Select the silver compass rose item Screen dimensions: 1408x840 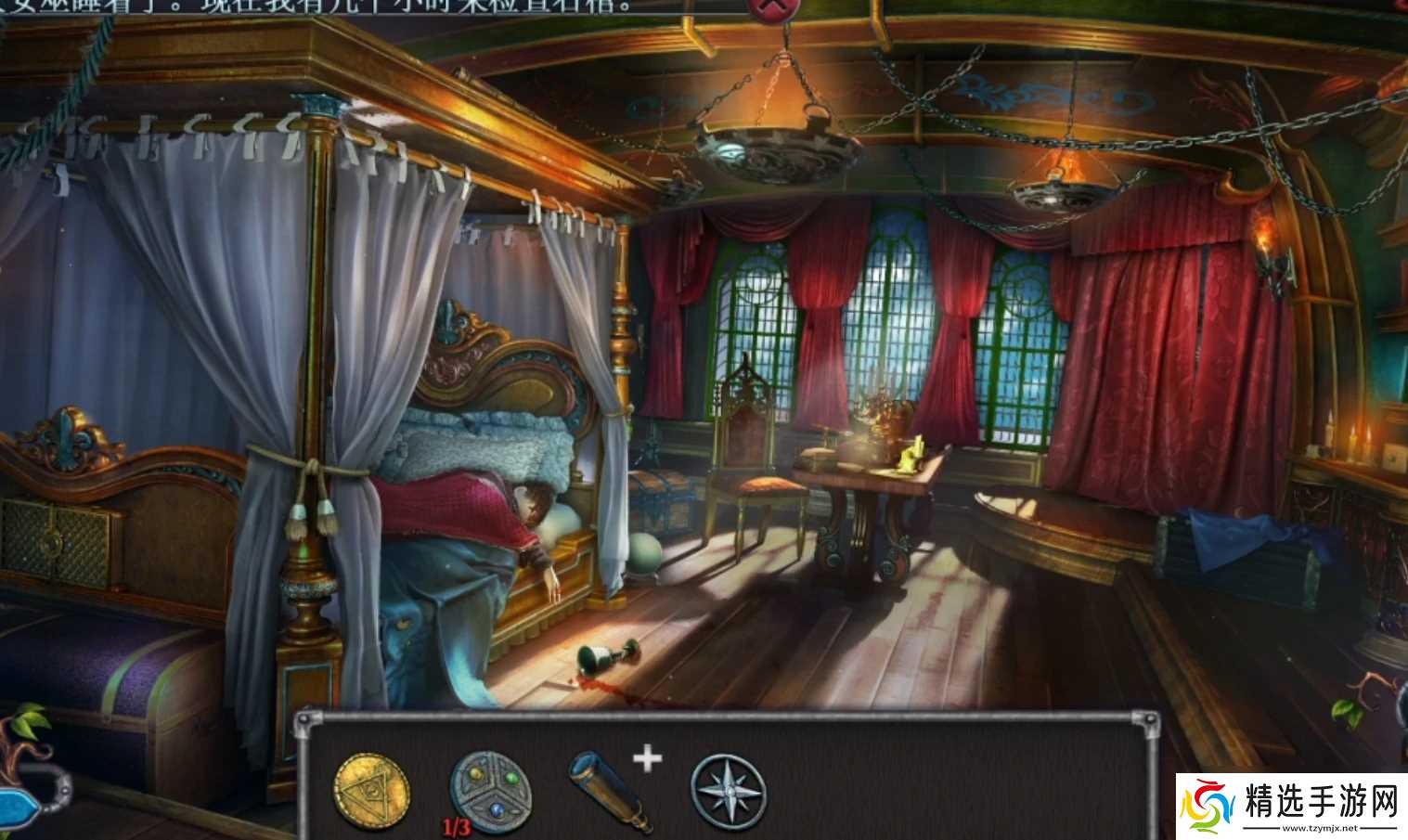(730, 792)
